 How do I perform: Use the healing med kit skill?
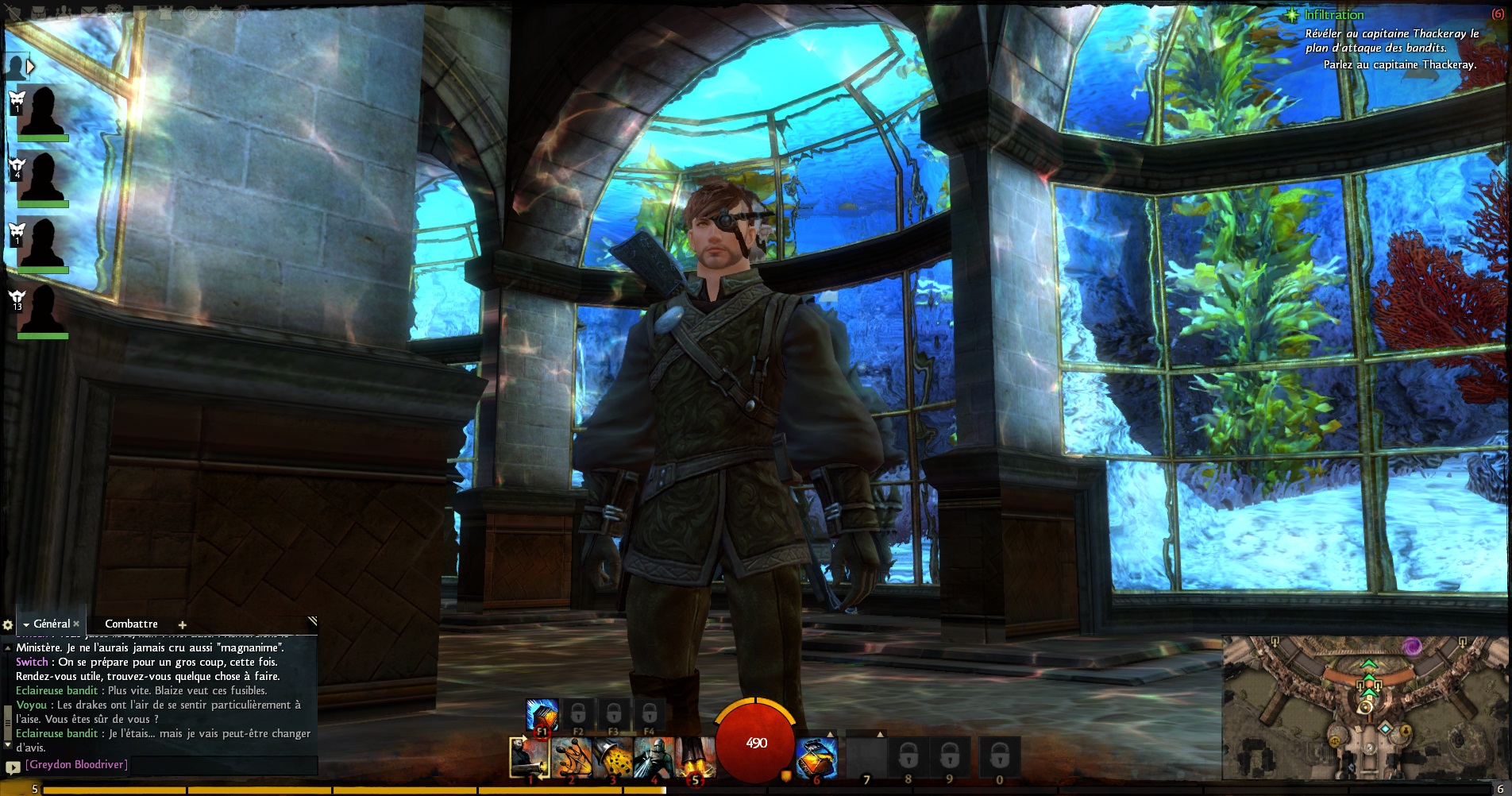point(817,757)
